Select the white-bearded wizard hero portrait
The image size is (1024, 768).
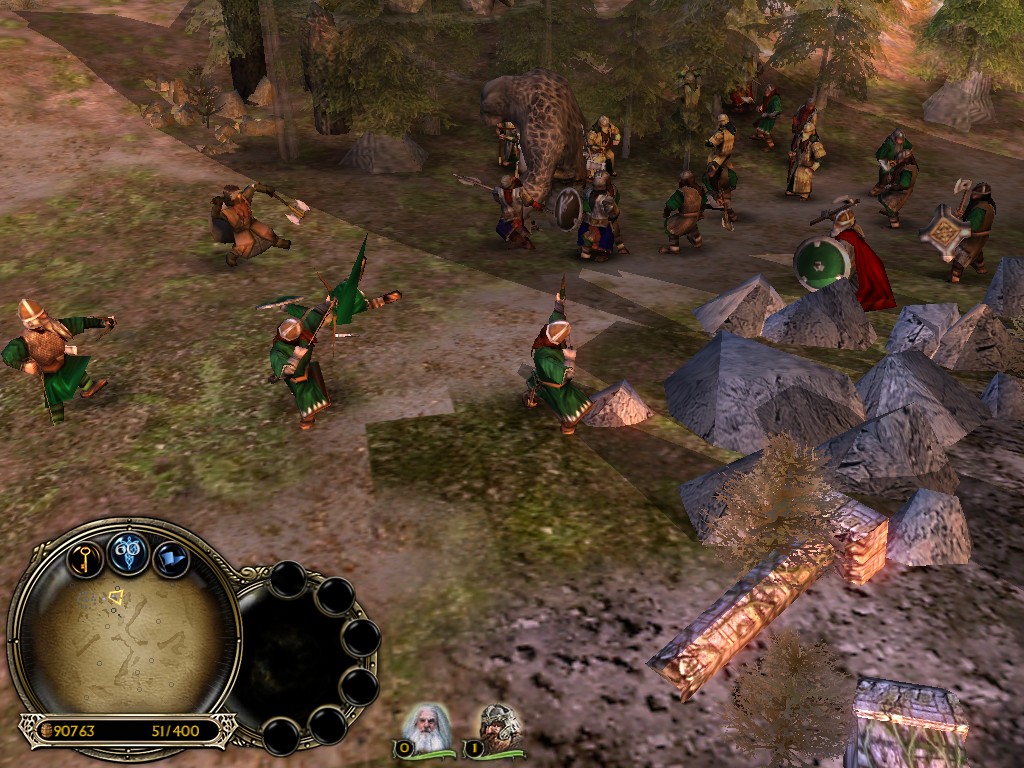click(427, 727)
